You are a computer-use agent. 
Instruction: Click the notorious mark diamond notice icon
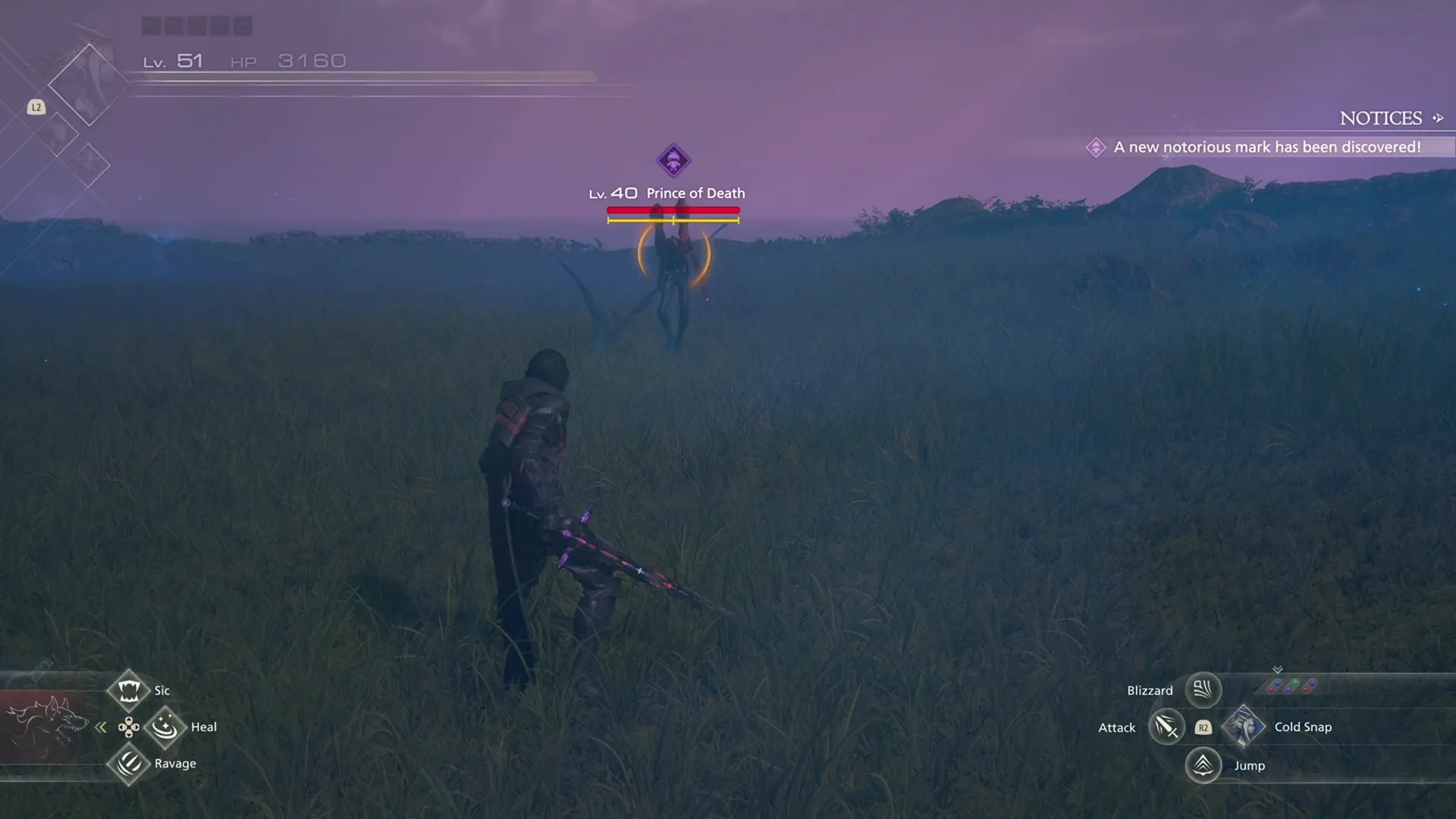(1096, 147)
